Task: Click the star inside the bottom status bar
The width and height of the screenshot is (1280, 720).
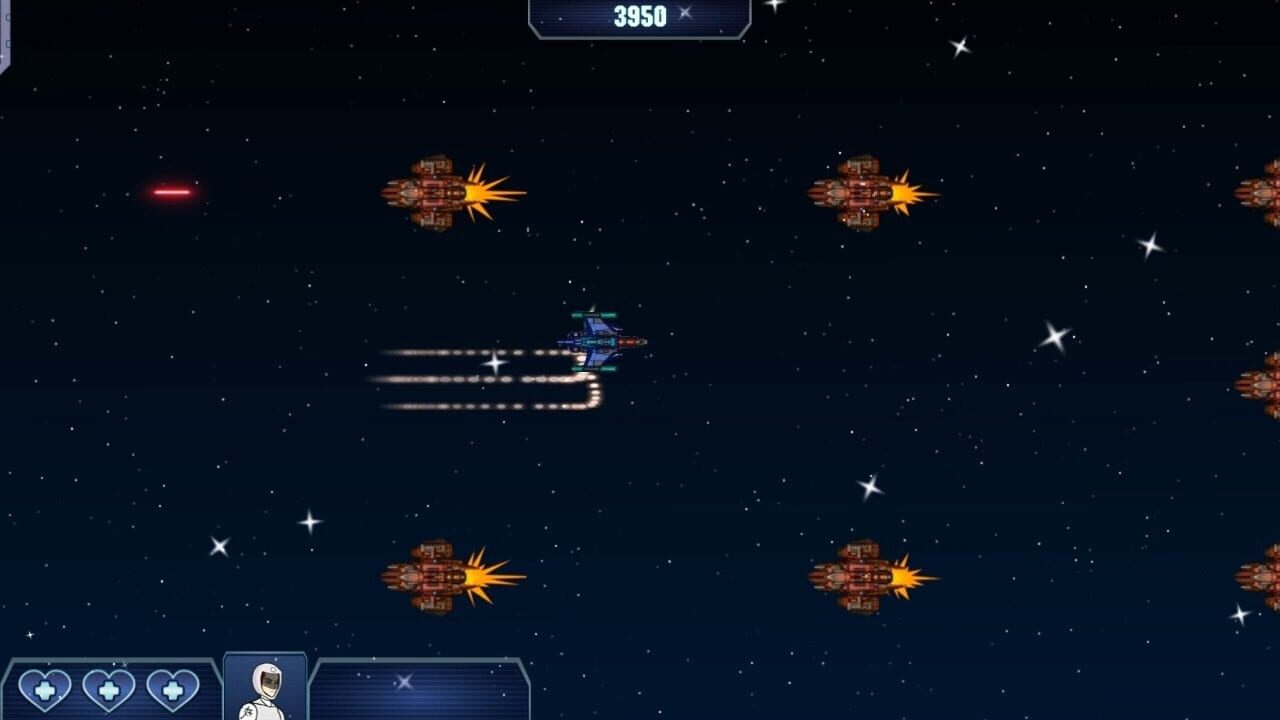Action: (404, 681)
